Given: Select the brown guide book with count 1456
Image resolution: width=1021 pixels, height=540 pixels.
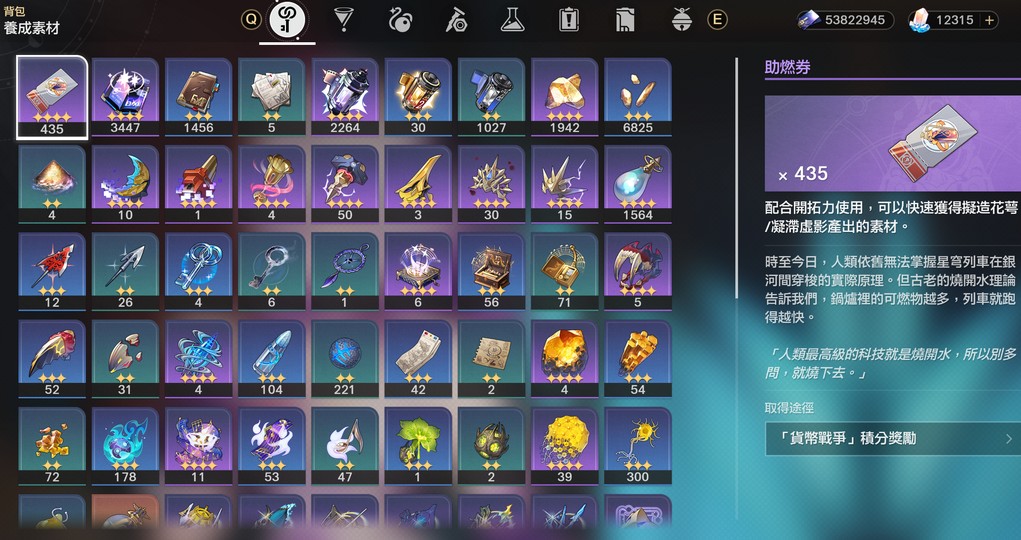Looking at the screenshot, I should coord(198,96).
